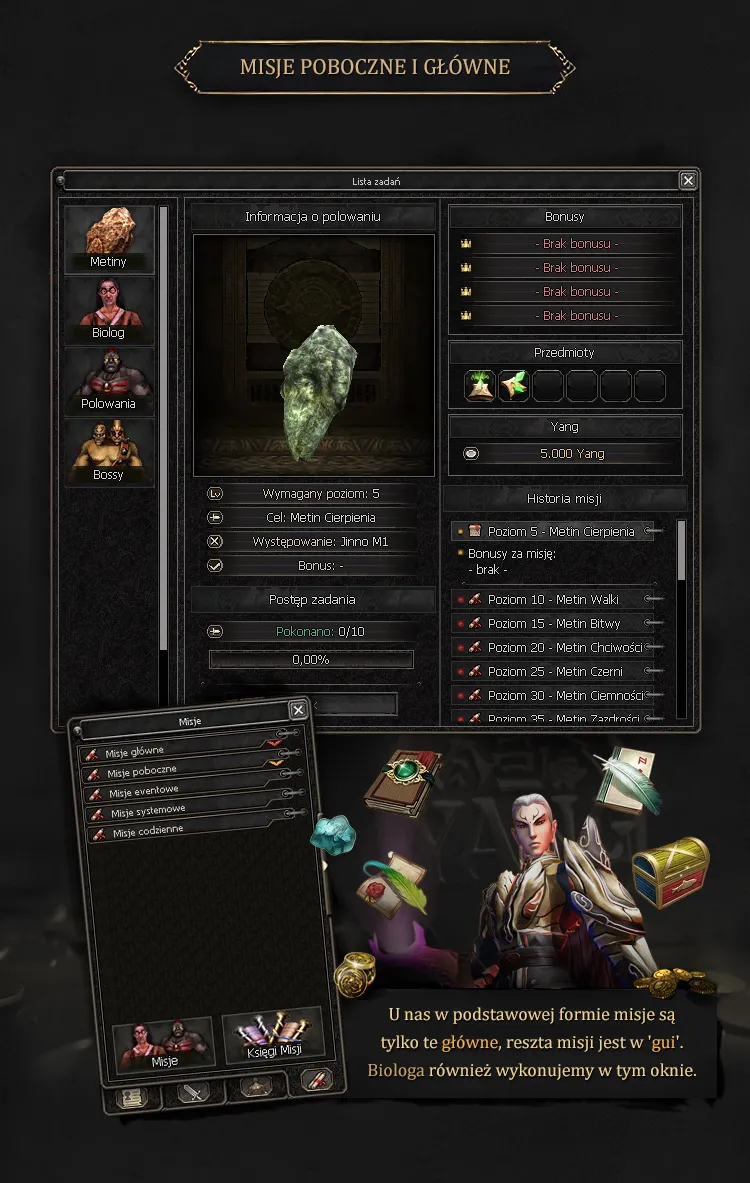Expand Misje główne list
Screen dimensions: 750x1183
tap(180, 750)
